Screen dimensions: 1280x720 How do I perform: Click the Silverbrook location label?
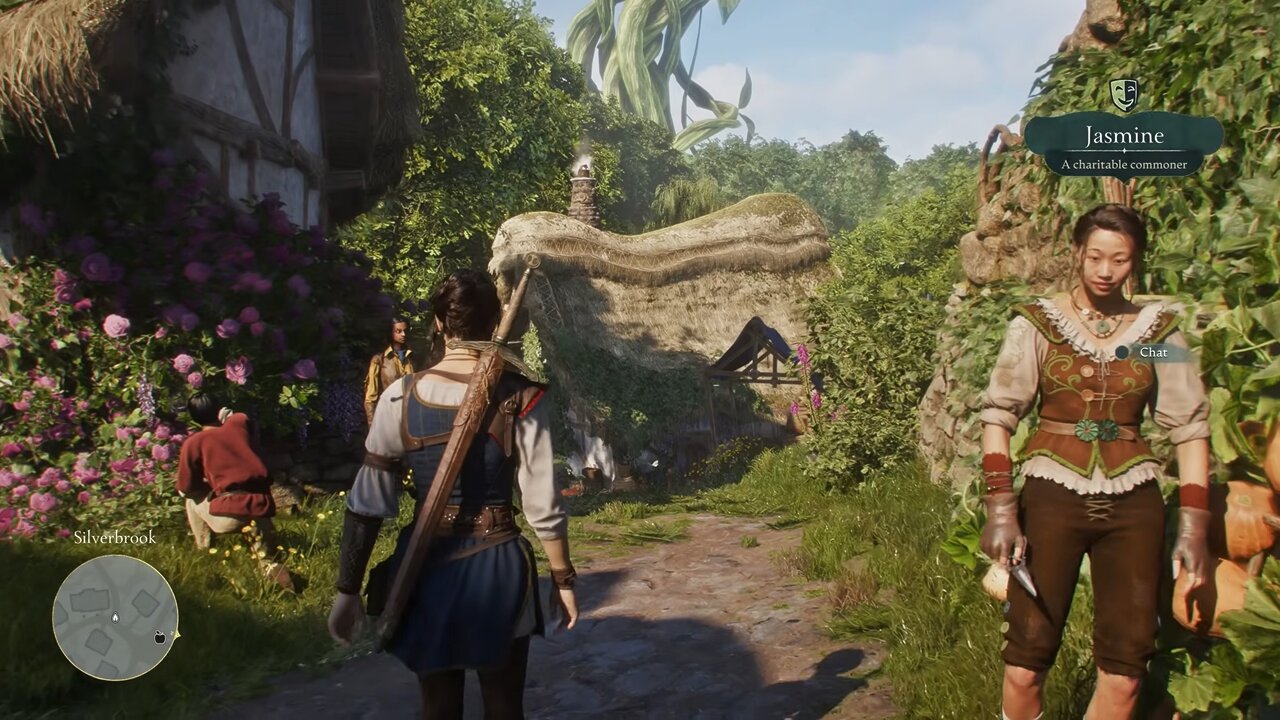pos(115,539)
